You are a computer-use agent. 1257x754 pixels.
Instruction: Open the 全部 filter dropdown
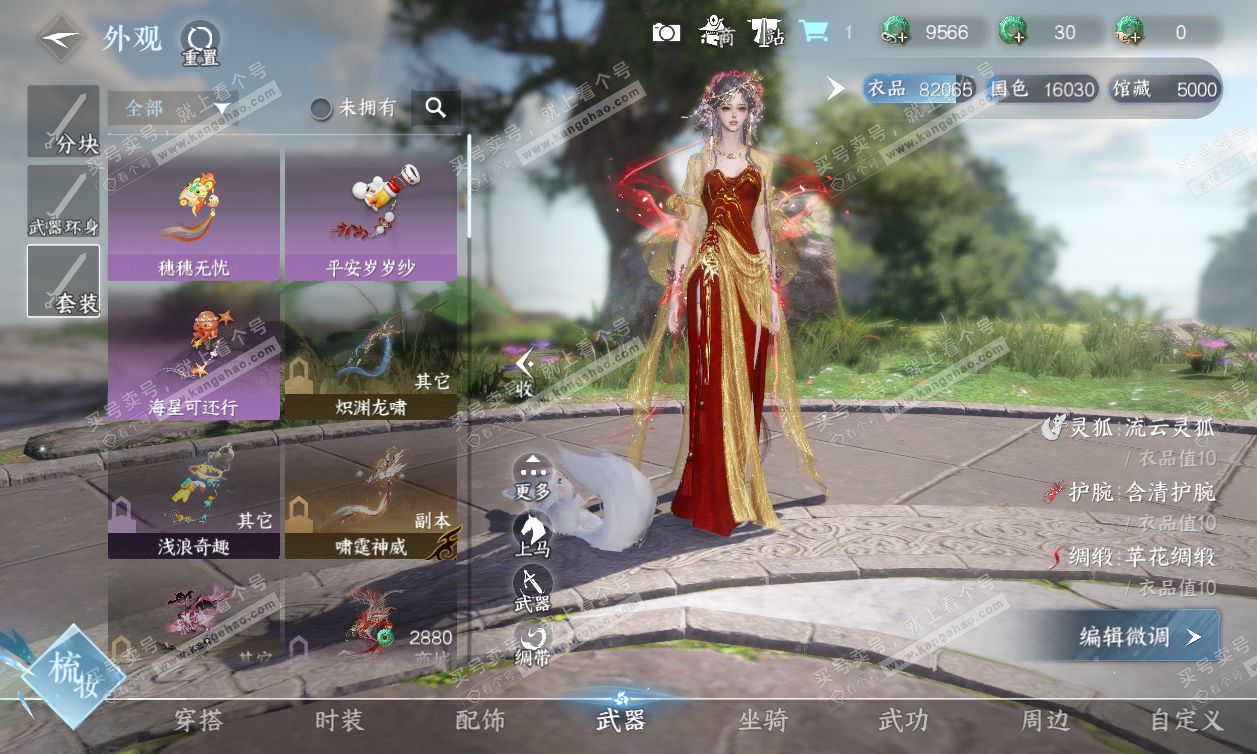pyautogui.click(x=168, y=108)
